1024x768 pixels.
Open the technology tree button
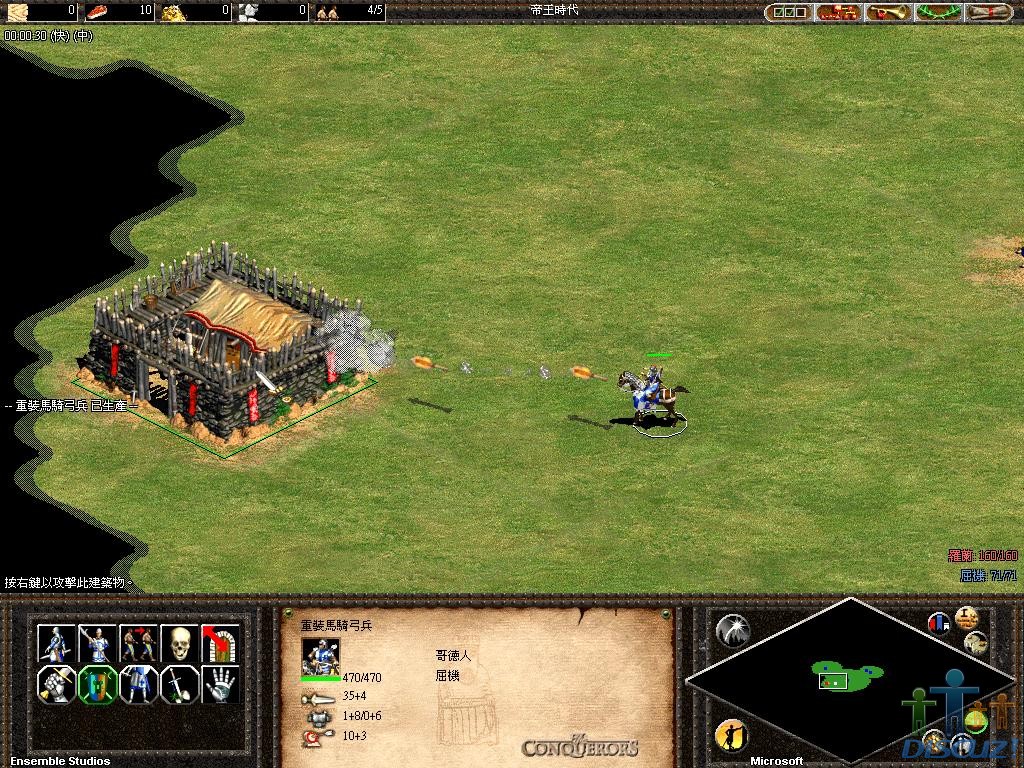pos(838,13)
